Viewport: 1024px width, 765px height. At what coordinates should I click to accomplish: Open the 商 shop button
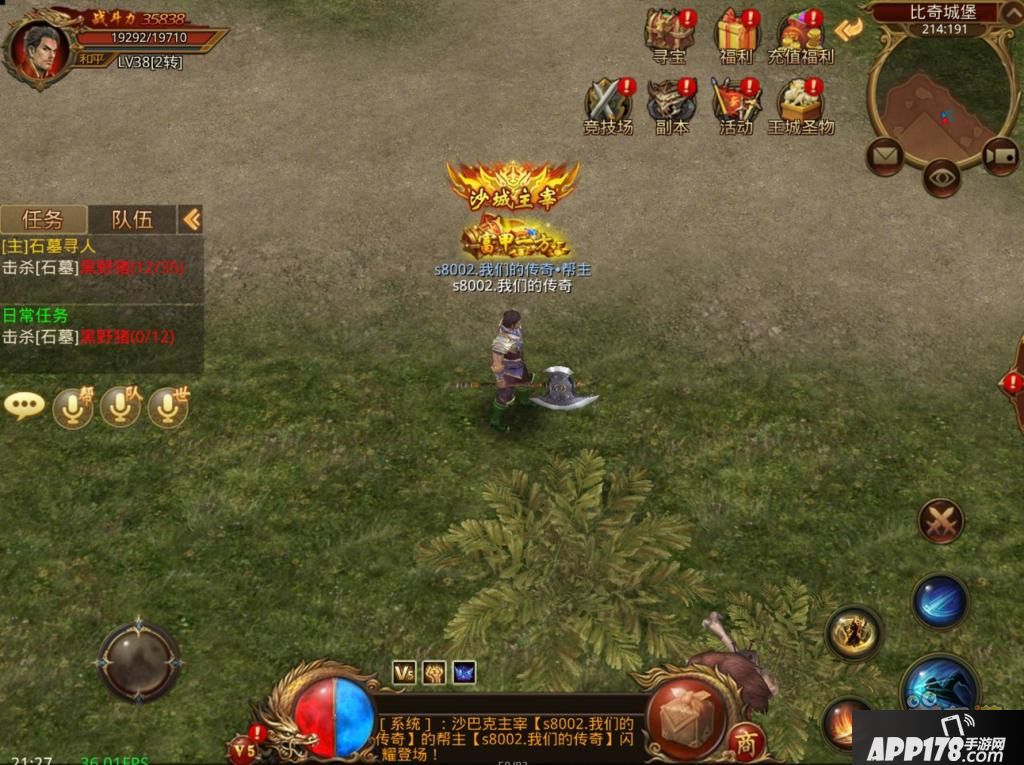pyautogui.click(x=745, y=742)
